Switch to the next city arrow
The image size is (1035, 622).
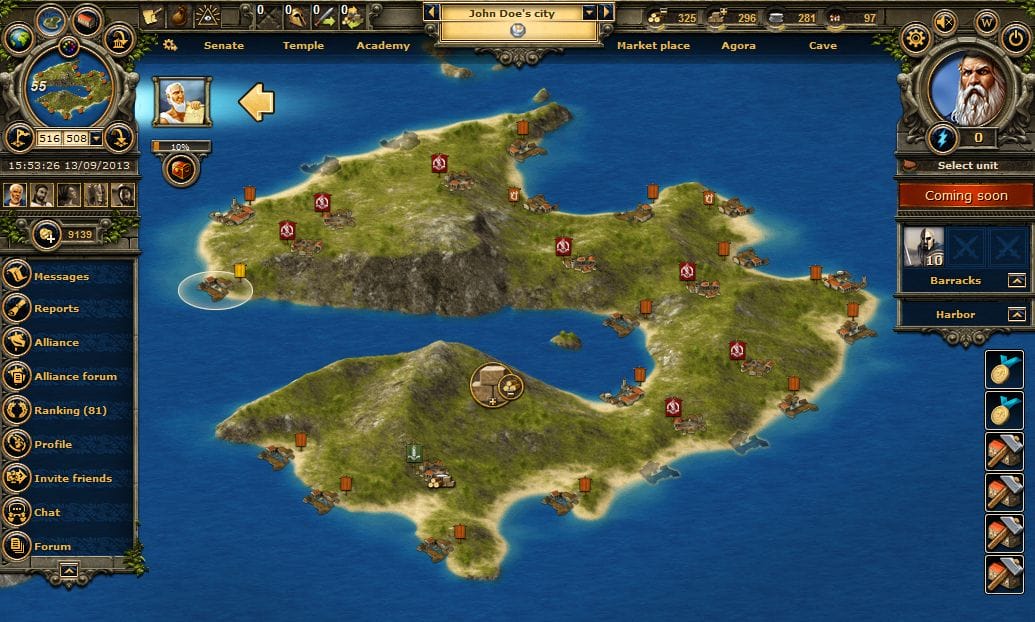(606, 12)
